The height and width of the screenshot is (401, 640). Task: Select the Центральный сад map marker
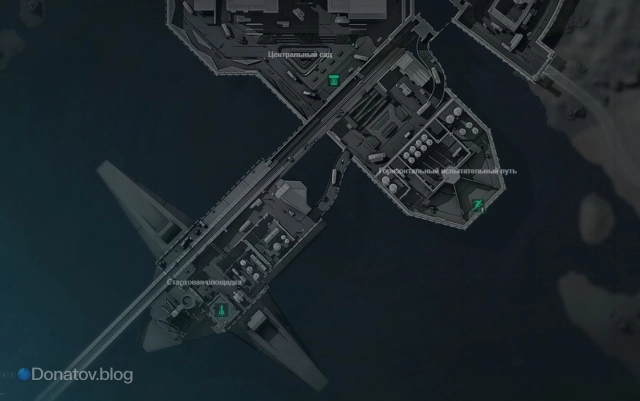coord(333,79)
